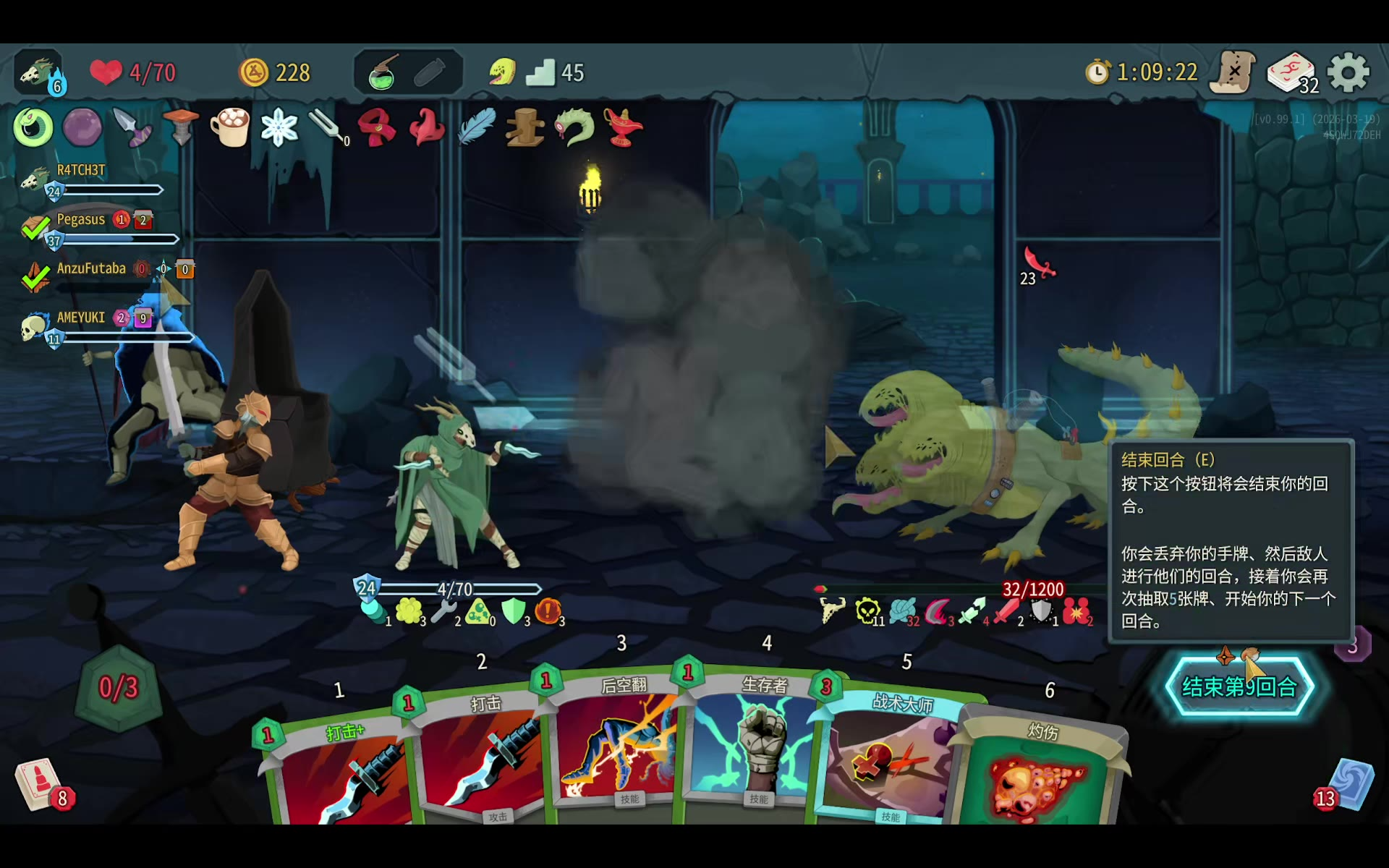Open the map scroll icon
Viewport: 1389px width, 868px height.
click(1234, 72)
